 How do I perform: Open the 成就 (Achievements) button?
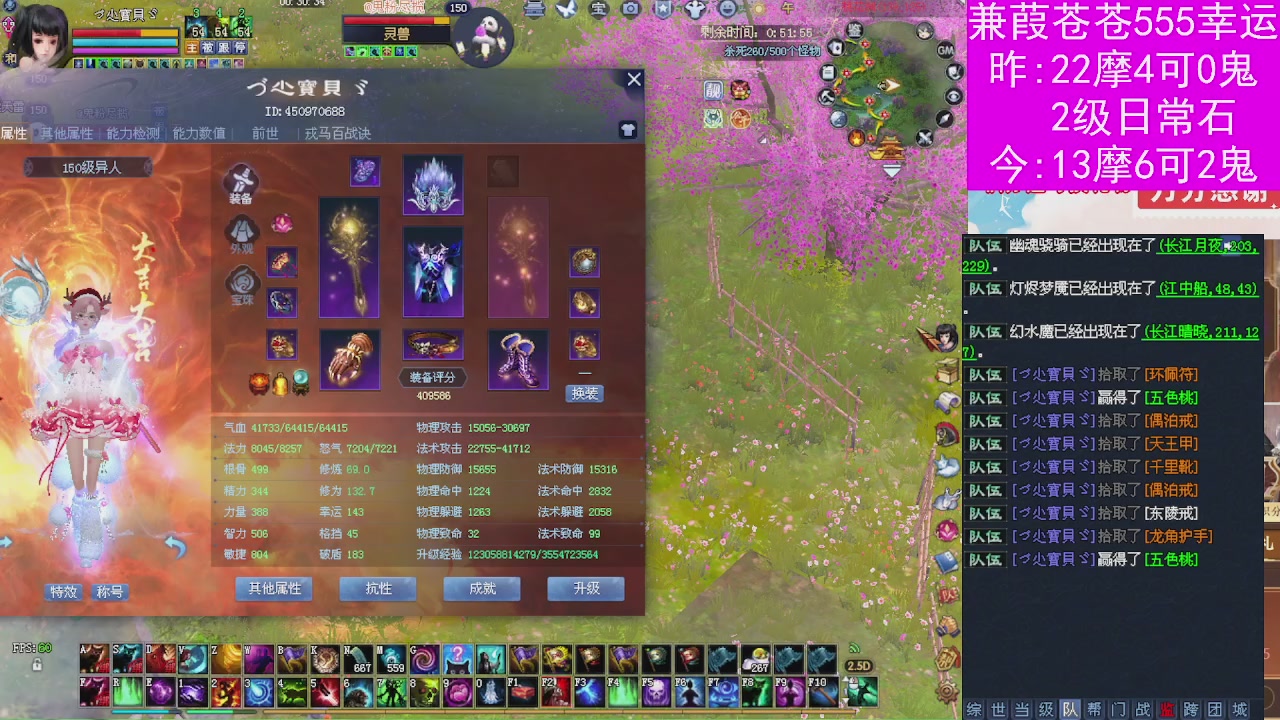coord(481,589)
